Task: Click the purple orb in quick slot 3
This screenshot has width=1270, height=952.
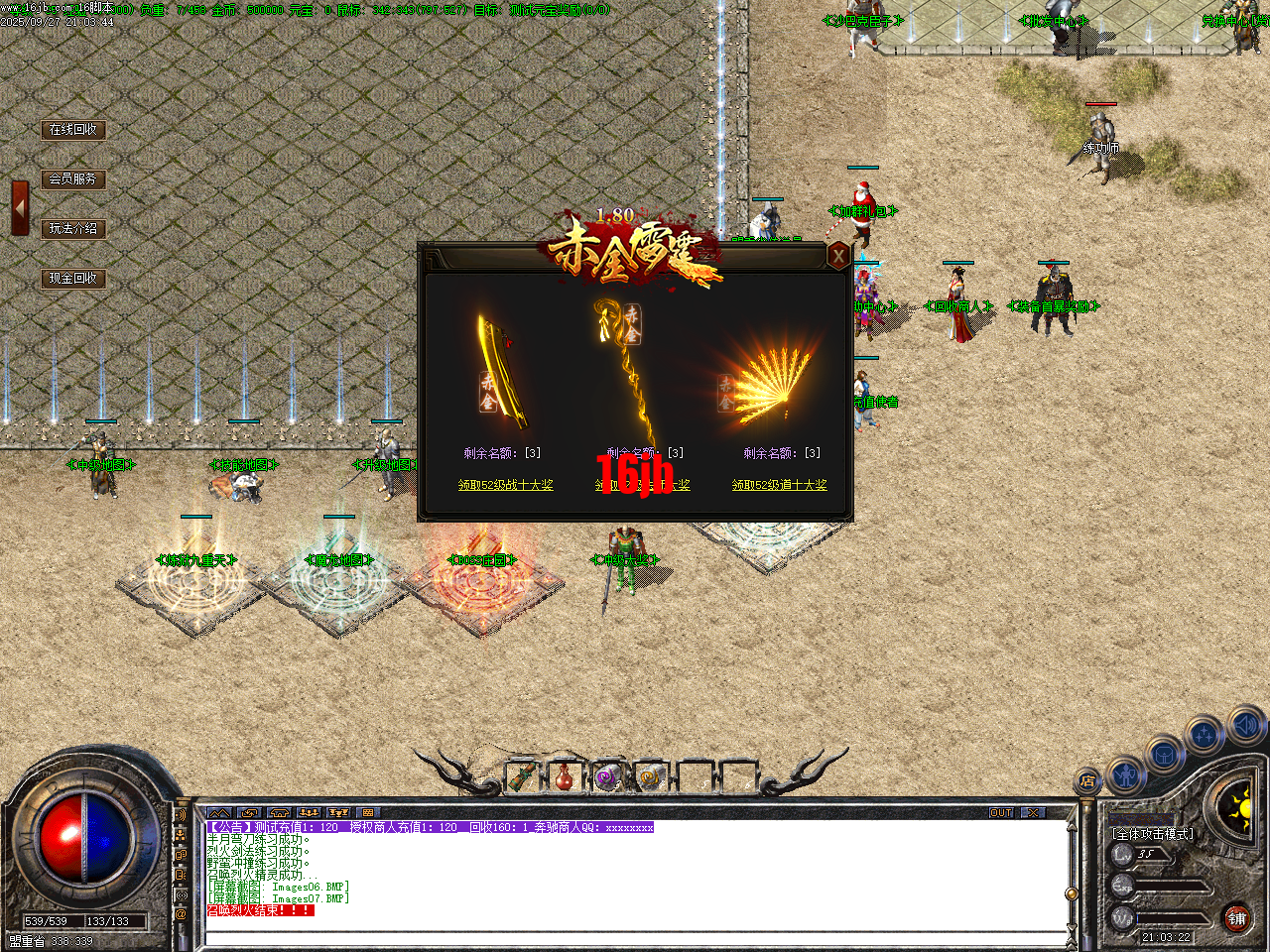Action: point(606,774)
